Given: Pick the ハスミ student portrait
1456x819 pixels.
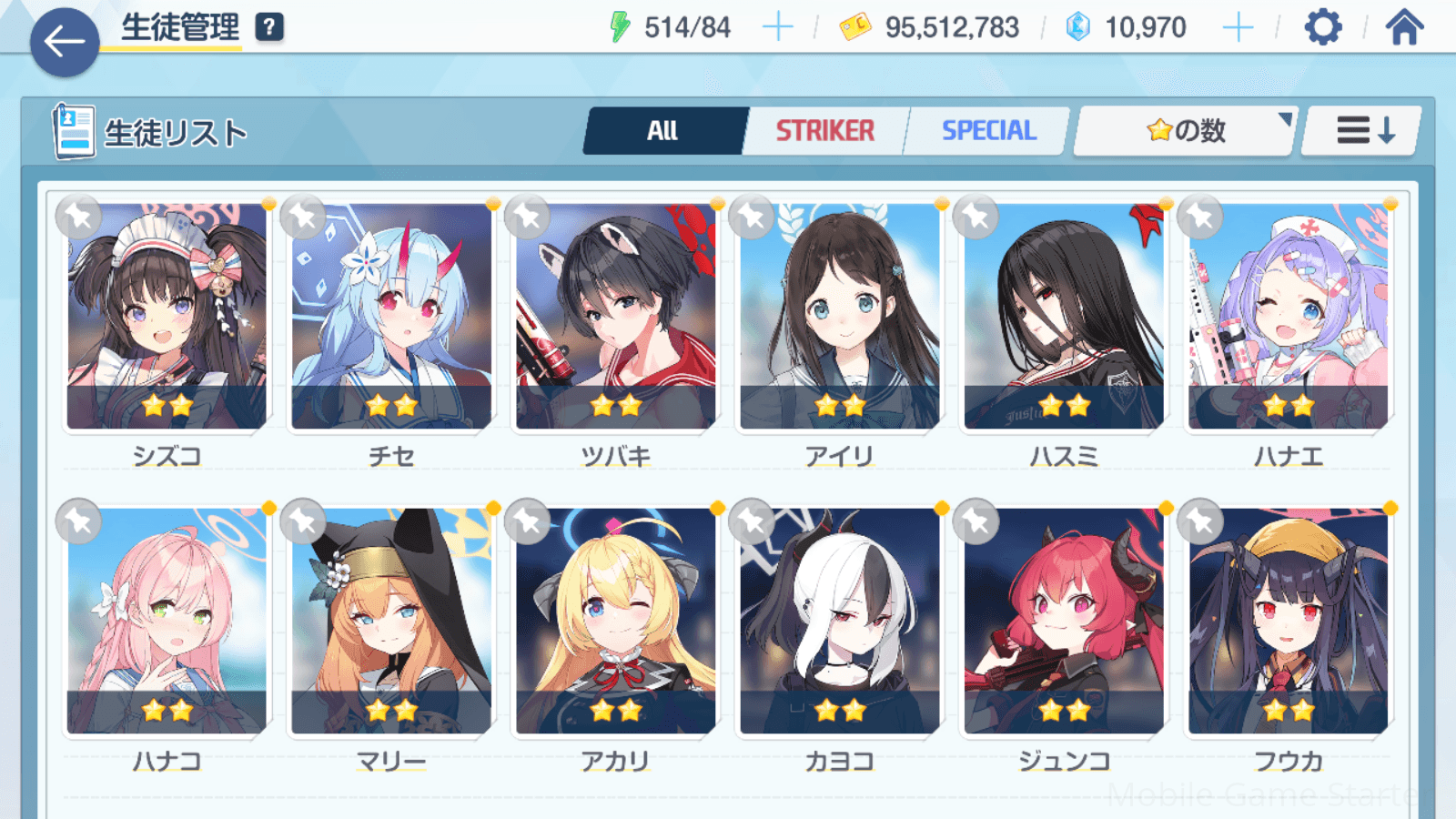Looking at the screenshot, I should point(1064,316).
